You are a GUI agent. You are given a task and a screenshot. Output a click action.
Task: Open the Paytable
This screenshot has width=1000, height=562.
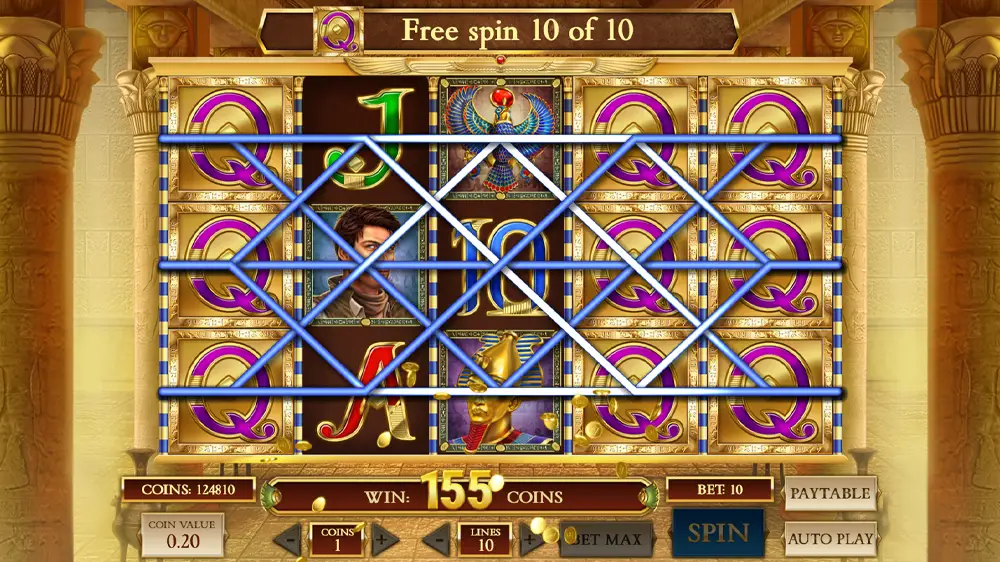point(830,492)
